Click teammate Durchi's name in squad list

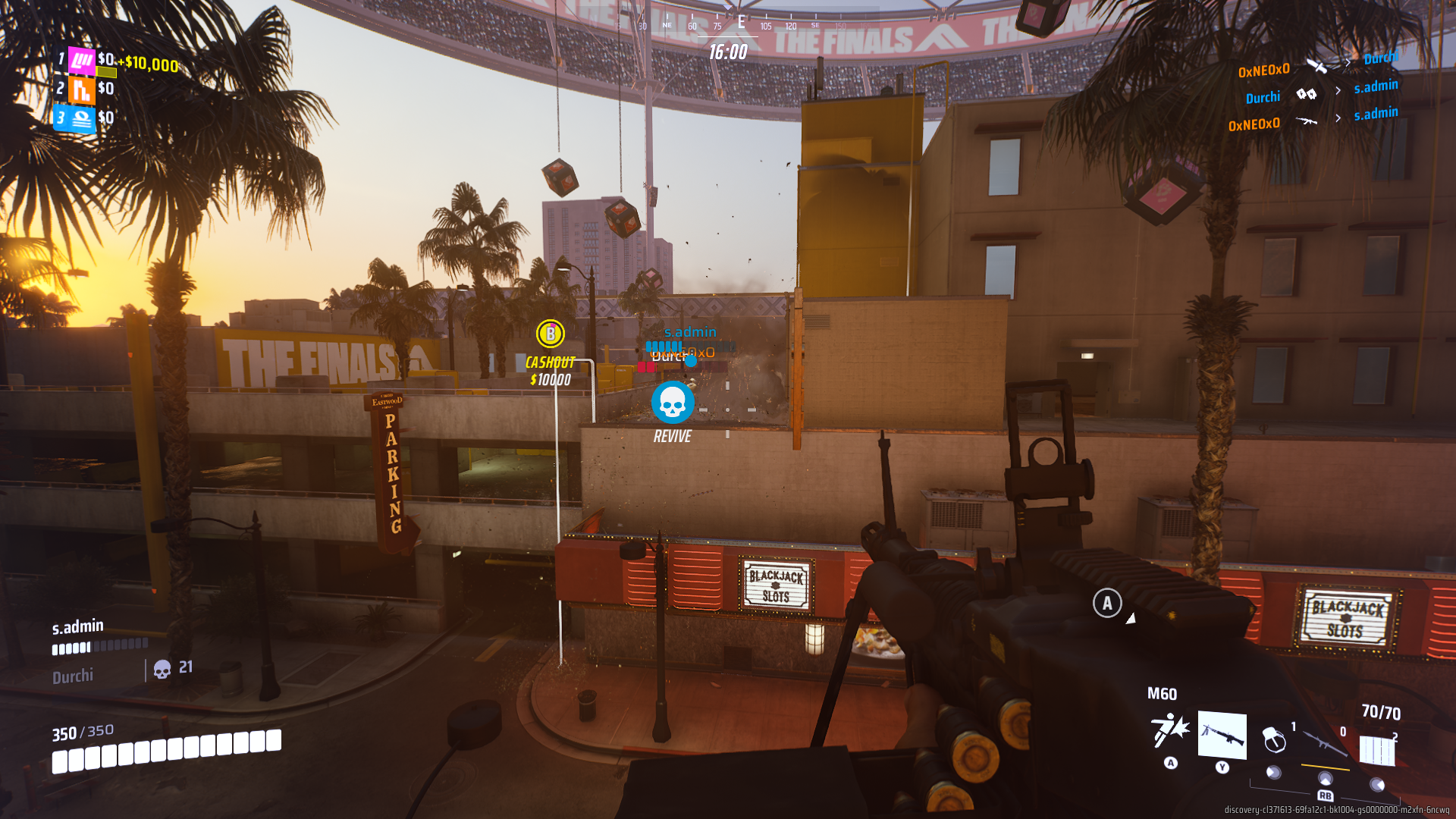(x=73, y=676)
